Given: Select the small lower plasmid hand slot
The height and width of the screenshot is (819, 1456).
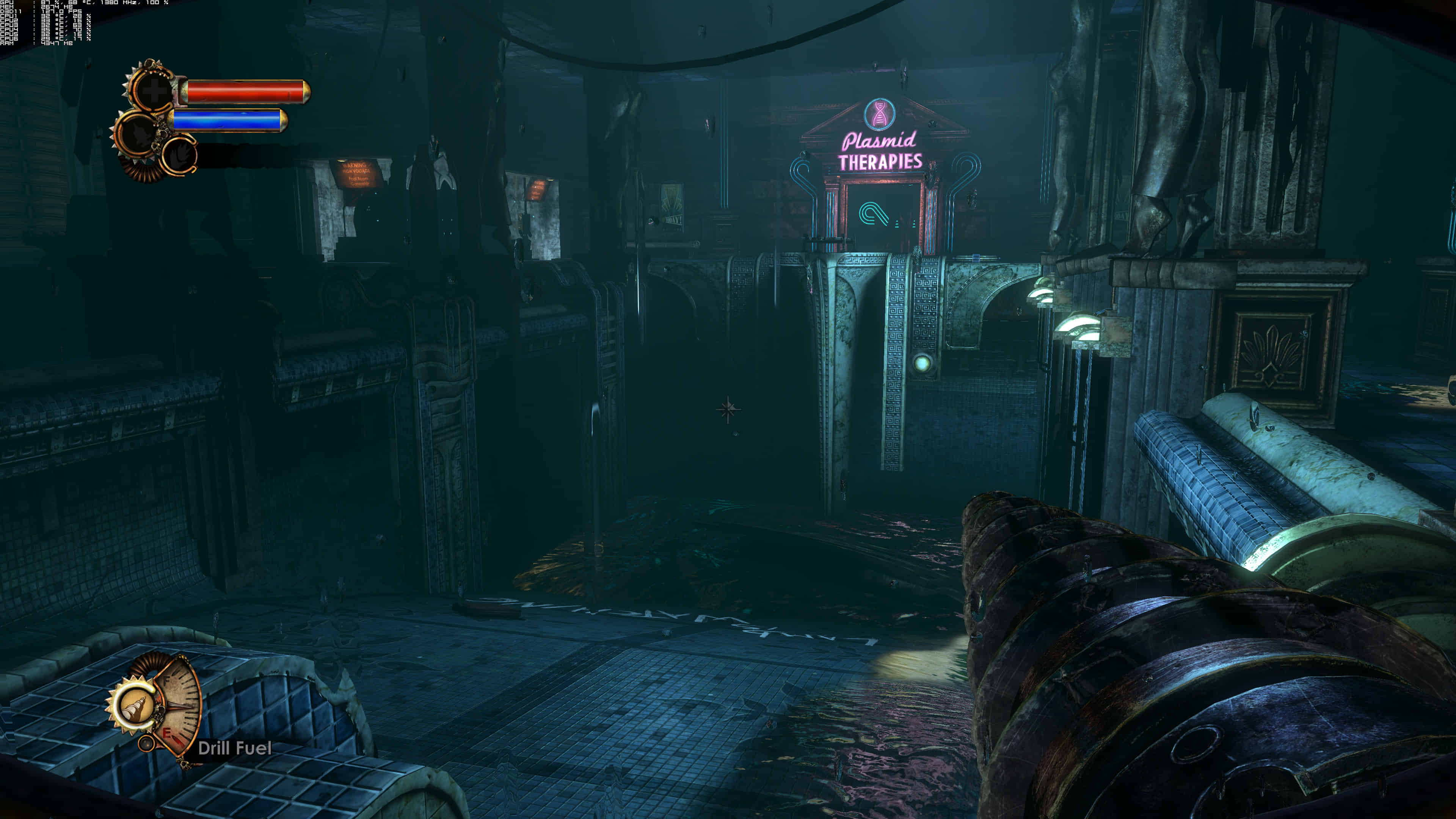Looking at the screenshot, I should coord(180,154).
